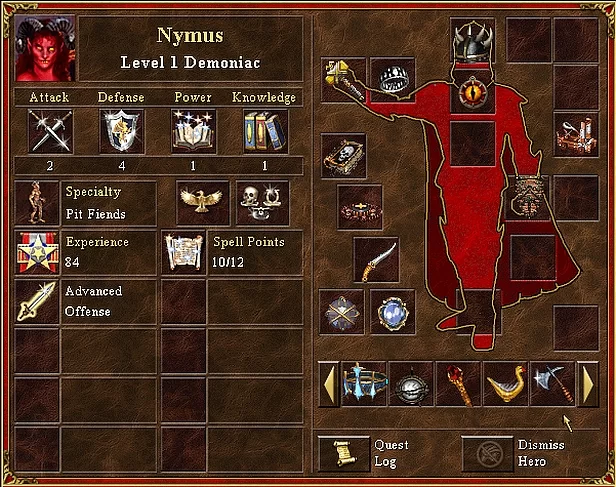Select the golden bird artifact in backpack
The image size is (616, 487).
coord(504,384)
